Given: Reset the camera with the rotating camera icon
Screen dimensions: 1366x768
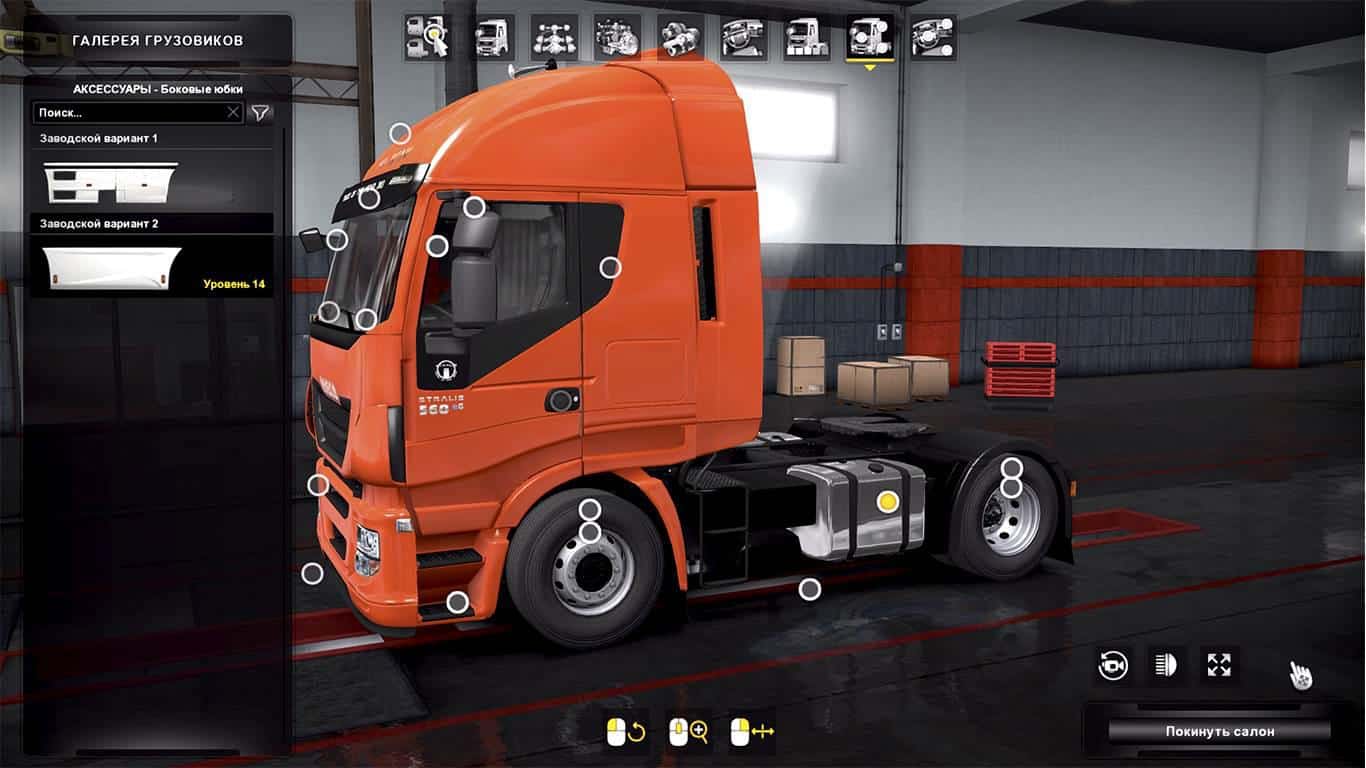Looking at the screenshot, I should [x=1113, y=666].
